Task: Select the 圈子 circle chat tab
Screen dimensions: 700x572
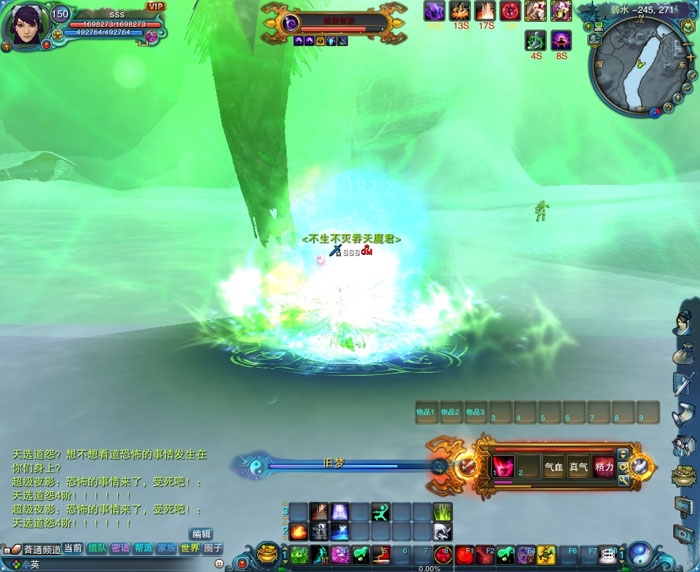Action: click(213, 548)
